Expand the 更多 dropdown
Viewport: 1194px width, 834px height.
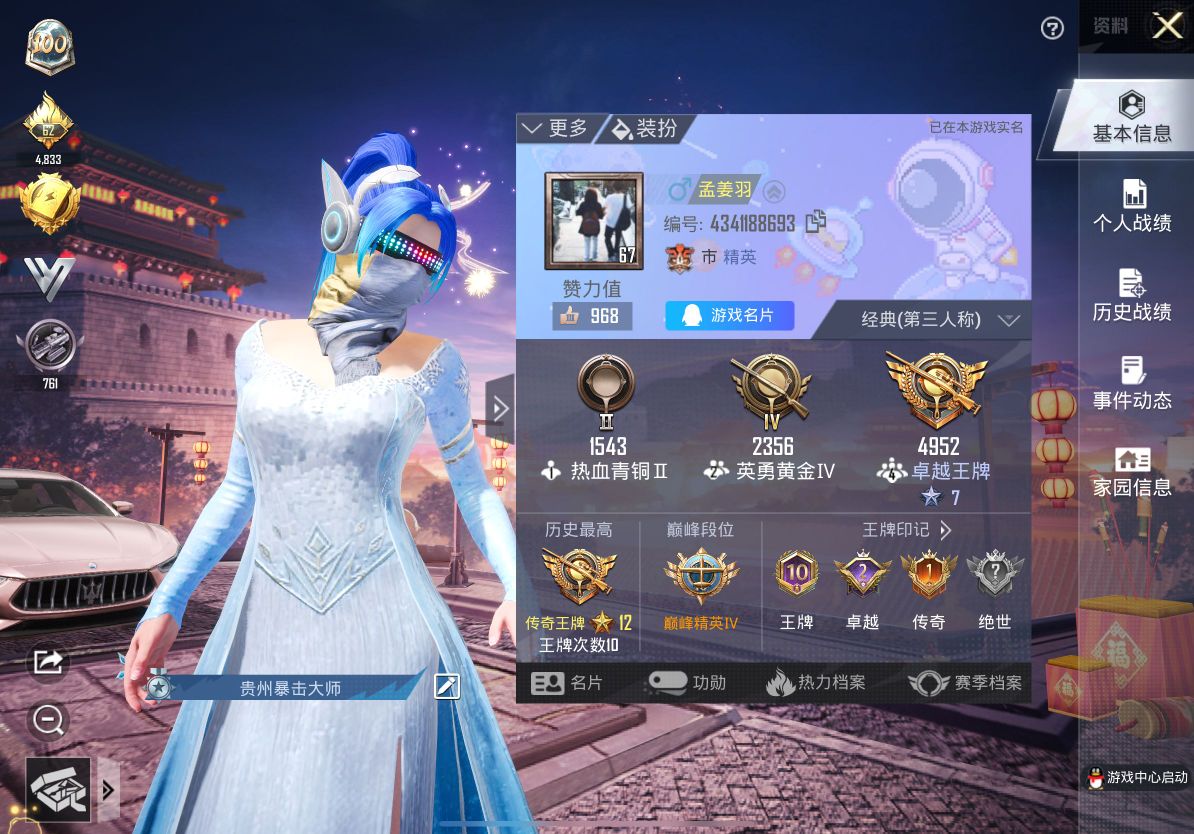coord(557,128)
